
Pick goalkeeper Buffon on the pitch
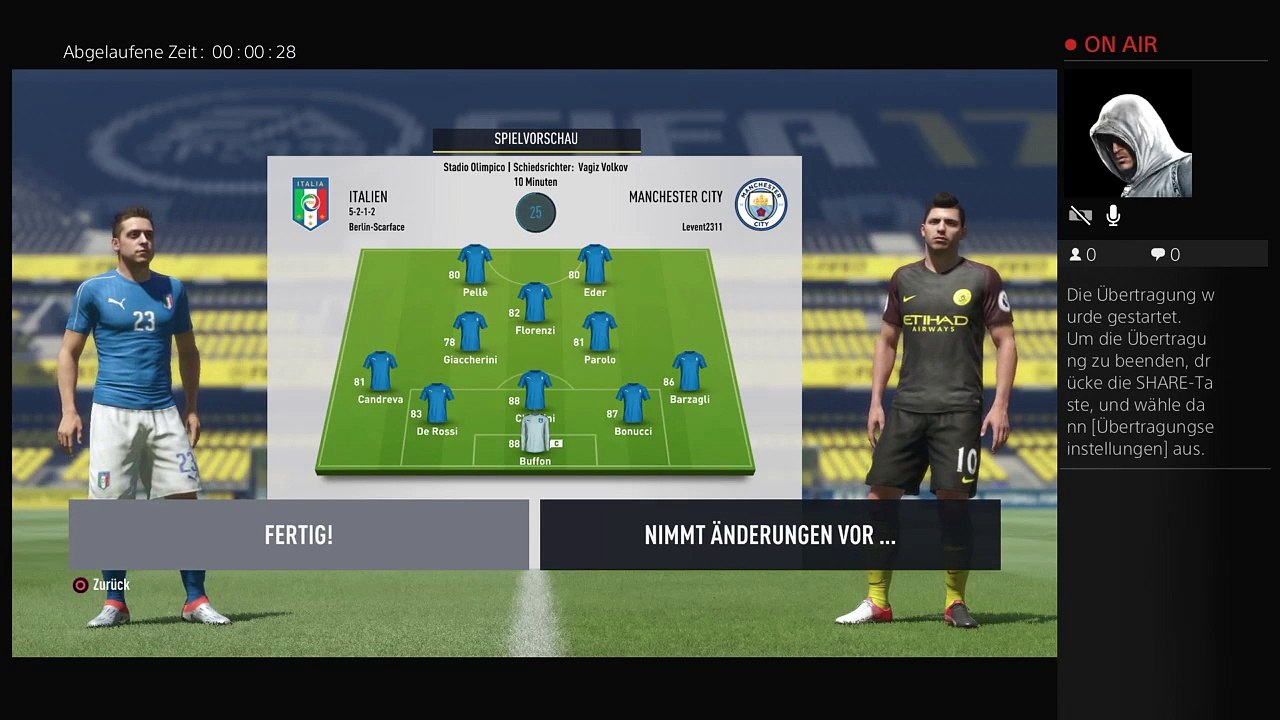[x=535, y=434]
